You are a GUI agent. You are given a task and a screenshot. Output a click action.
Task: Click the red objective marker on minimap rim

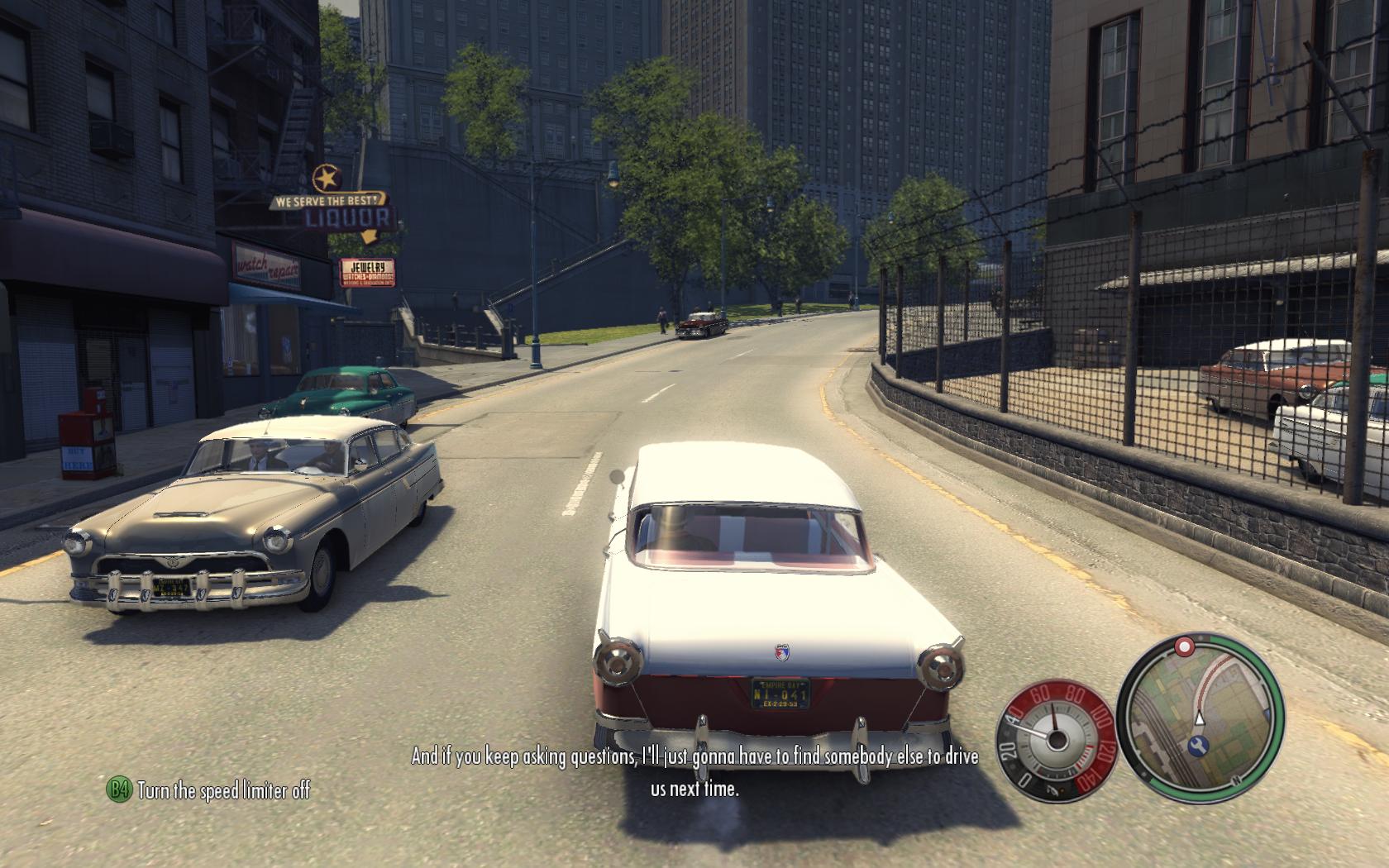pos(1185,645)
